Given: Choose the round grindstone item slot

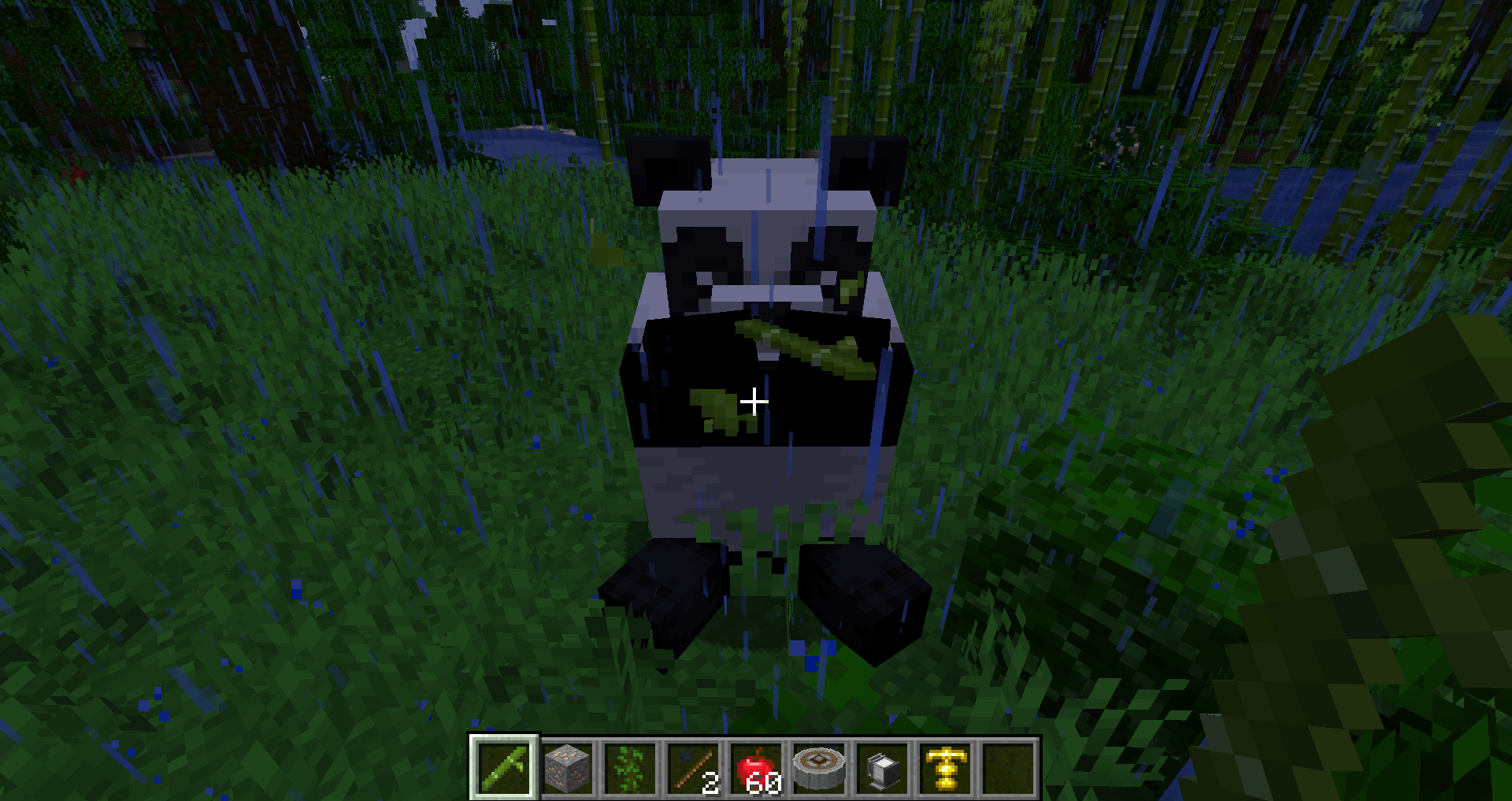Looking at the screenshot, I should point(819,767).
